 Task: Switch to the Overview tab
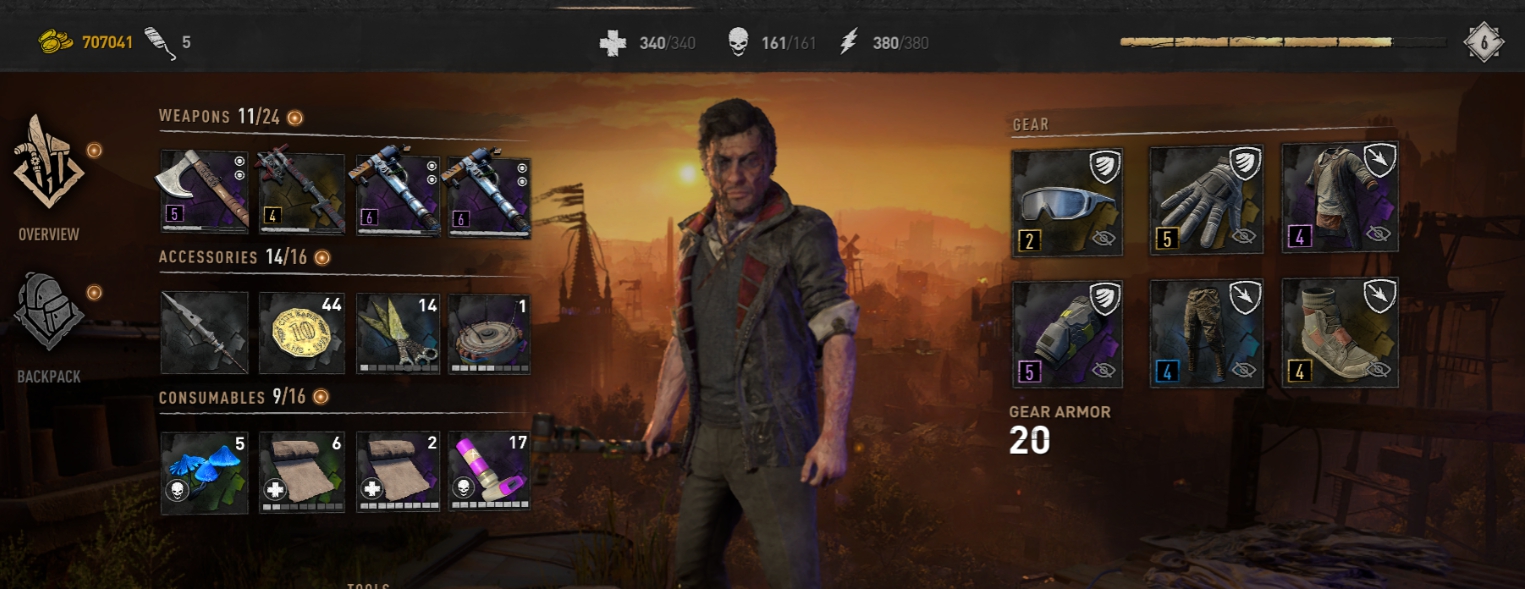(x=48, y=176)
